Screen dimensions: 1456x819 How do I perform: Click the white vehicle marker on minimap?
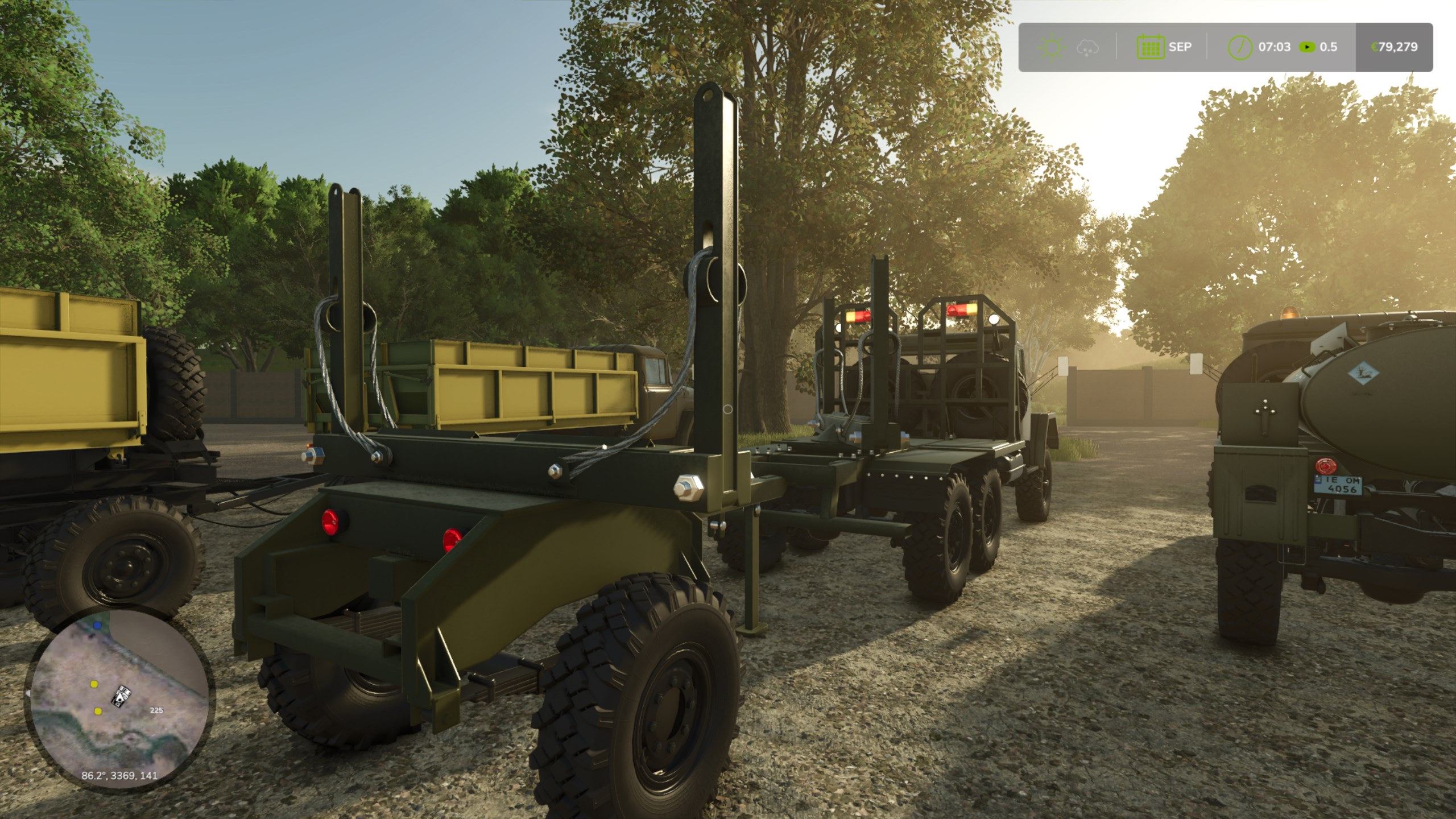[123, 696]
